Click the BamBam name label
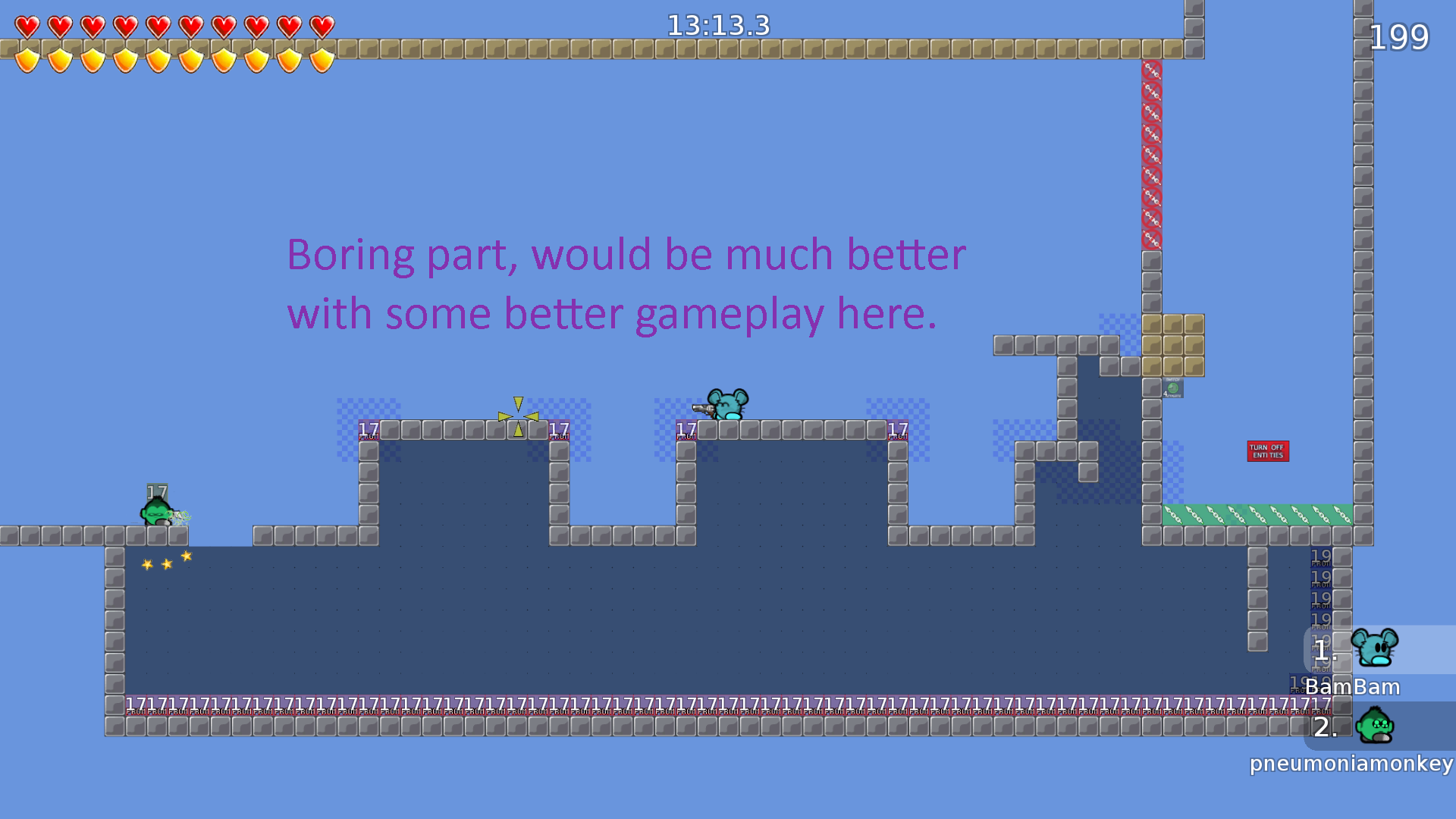The width and height of the screenshot is (1456, 819). pos(1352,687)
